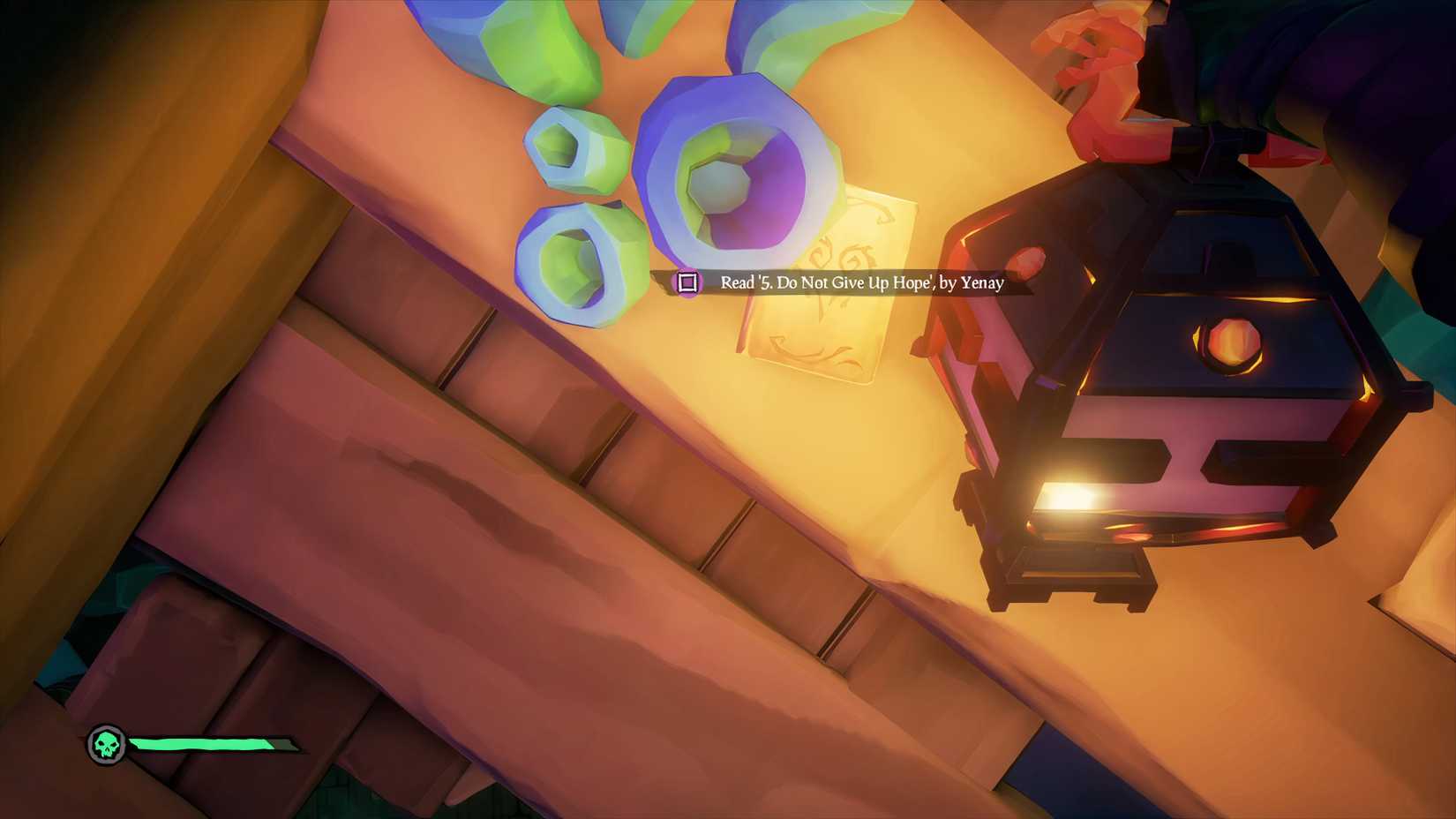Select the text 'by Yenay' in the prompt
This screenshot has height=819, width=1456.
971,283
